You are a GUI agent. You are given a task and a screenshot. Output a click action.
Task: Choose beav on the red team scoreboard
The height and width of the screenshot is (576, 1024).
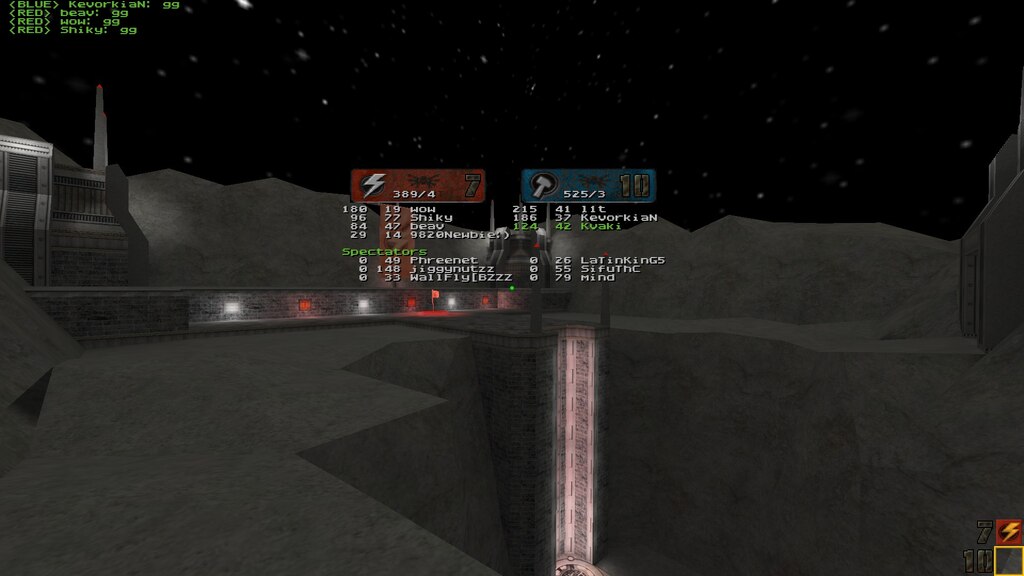(x=427, y=226)
